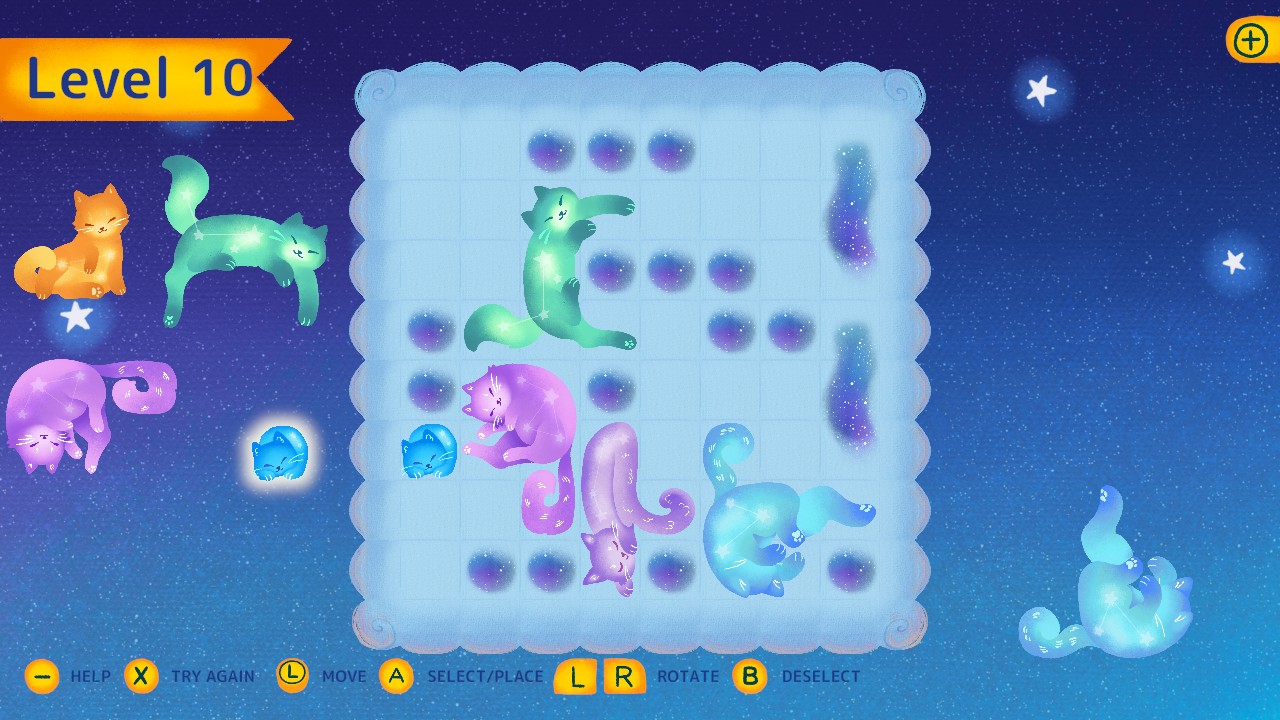Click the X TRY AGAIN icon
The height and width of the screenshot is (720, 1280).
point(141,676)
